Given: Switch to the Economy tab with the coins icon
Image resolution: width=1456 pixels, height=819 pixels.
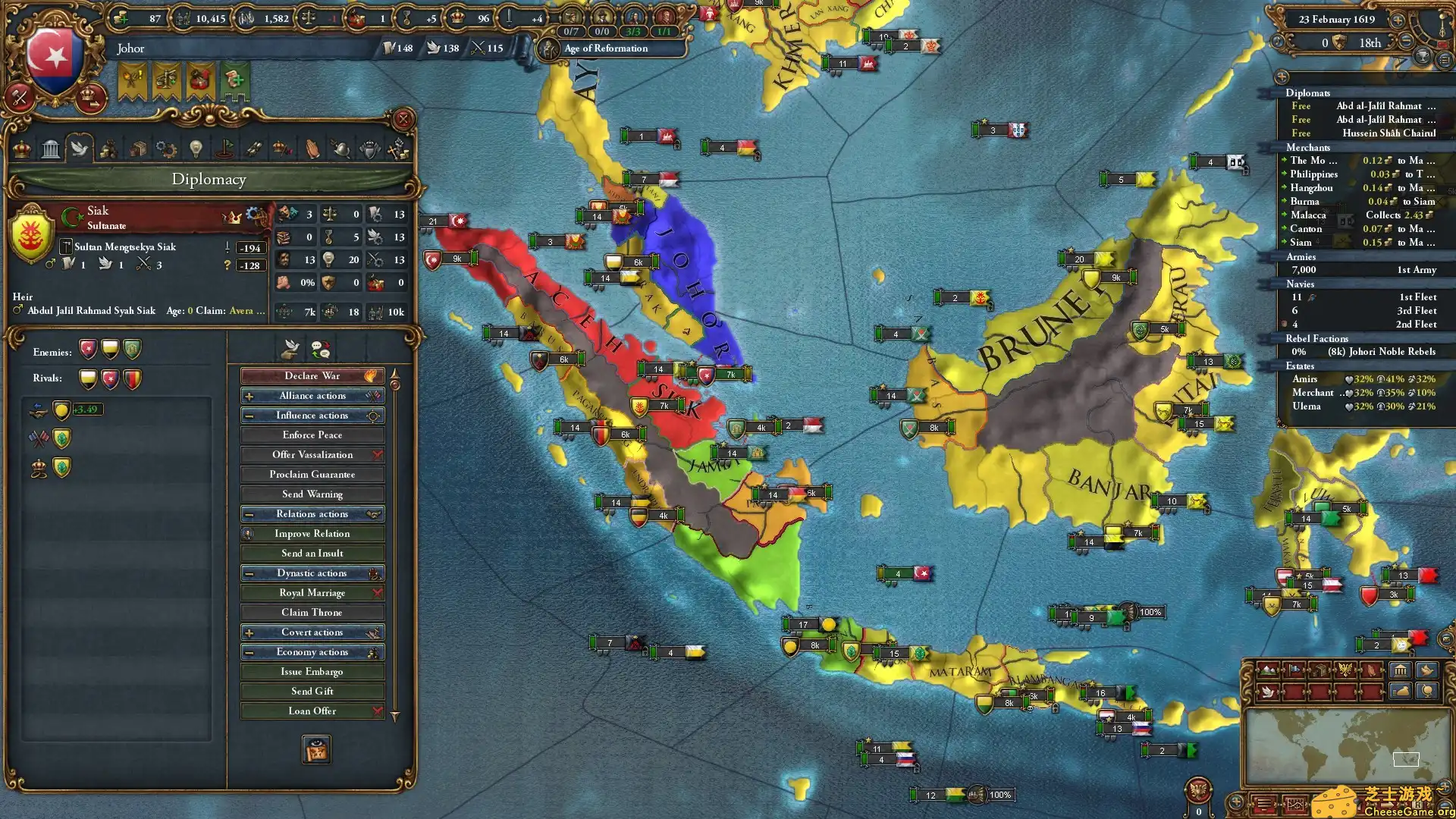Looking at the screenshot, I should click(108, 148).
